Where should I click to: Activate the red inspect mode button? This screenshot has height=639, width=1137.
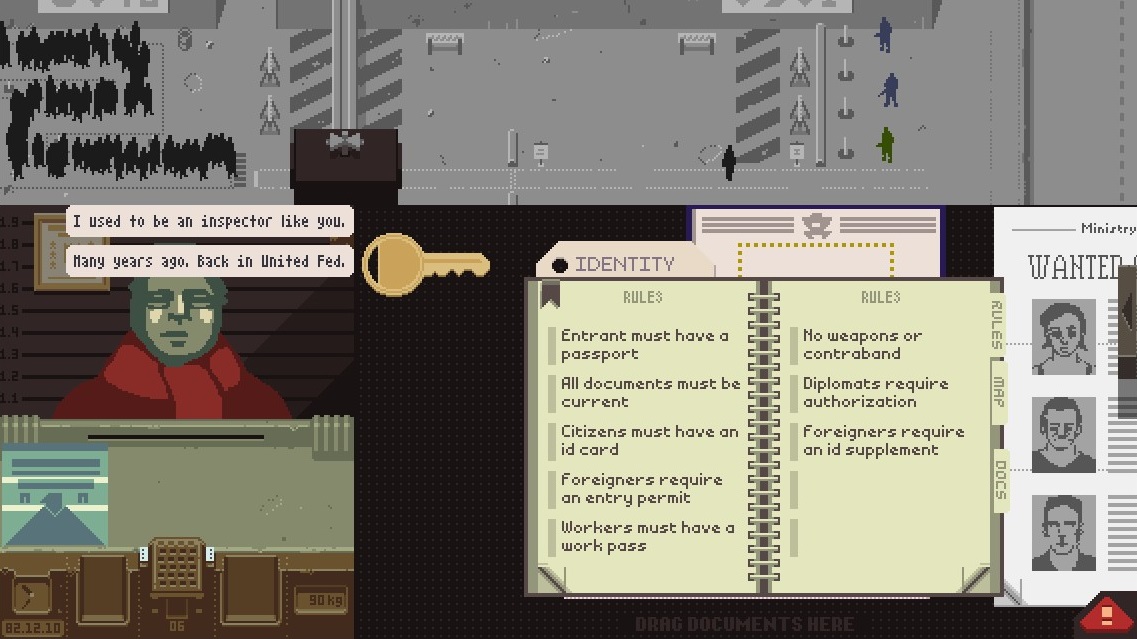pyautogui.click(x=1107, y=612)
